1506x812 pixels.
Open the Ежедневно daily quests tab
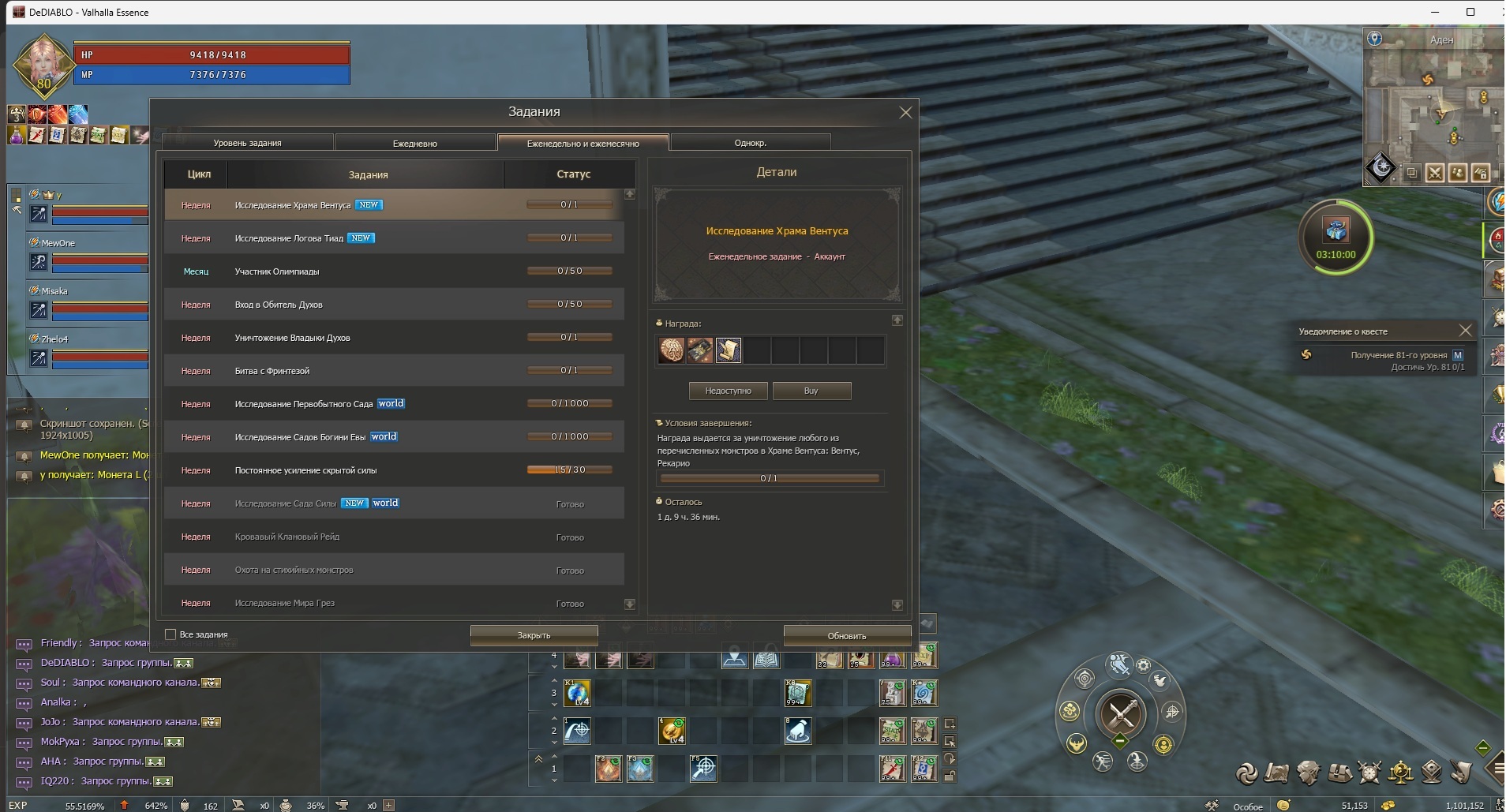click(414, 143)
